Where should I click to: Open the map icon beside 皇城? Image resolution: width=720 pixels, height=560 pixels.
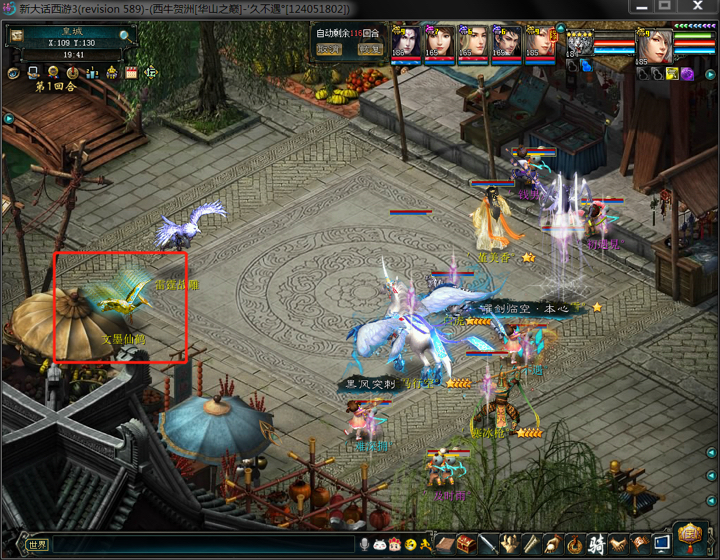[17, 35]
